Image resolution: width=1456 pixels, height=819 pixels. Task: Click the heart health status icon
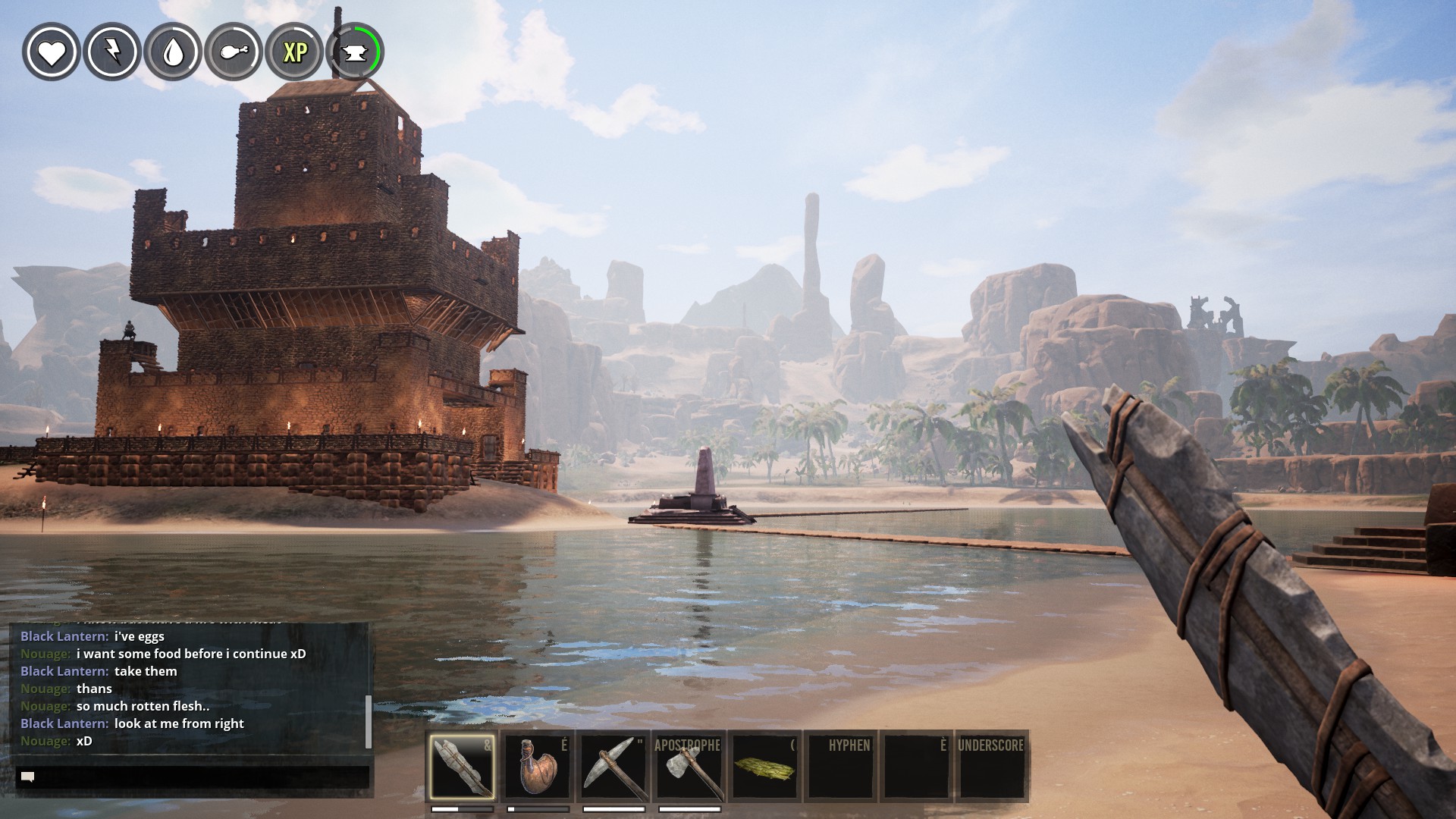(x=52, y=52)
